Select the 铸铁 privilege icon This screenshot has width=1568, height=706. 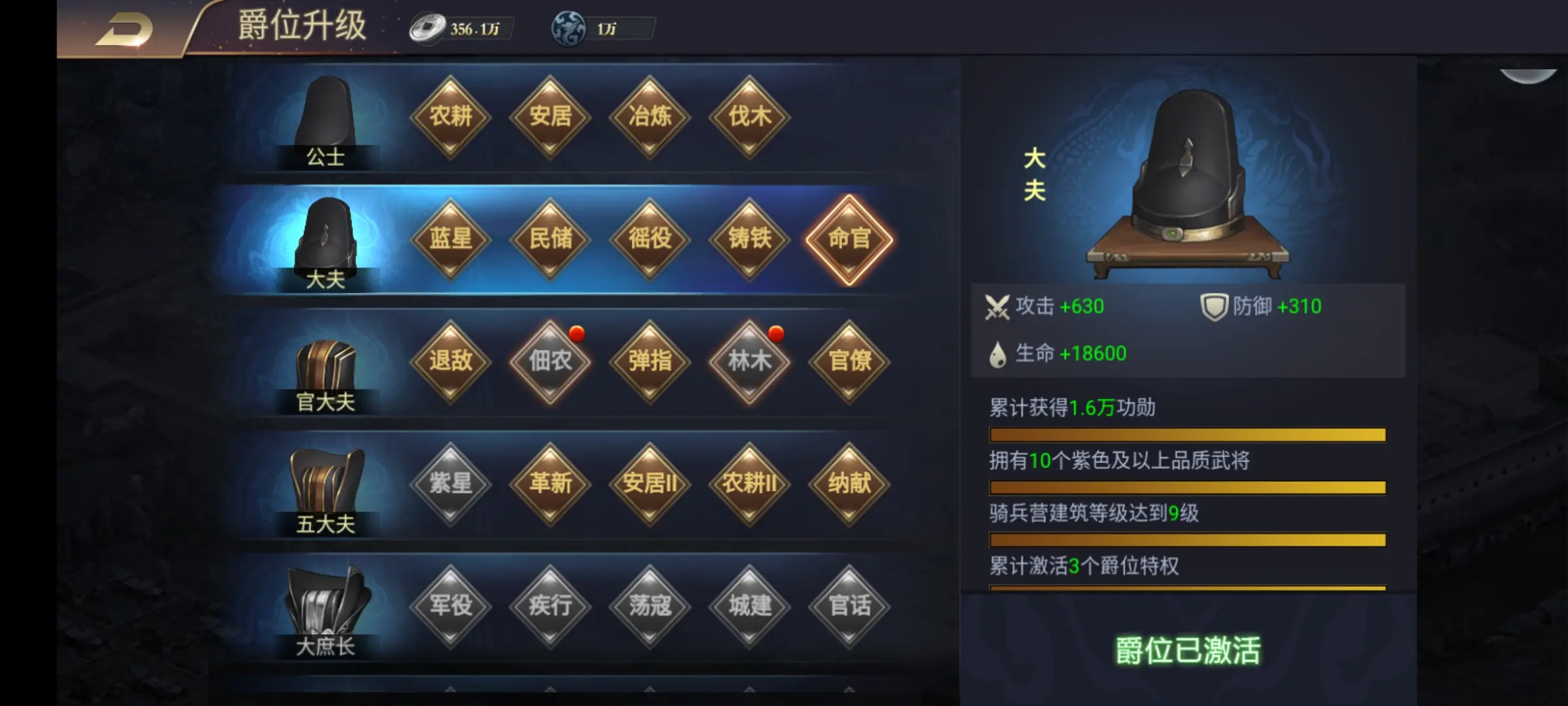pyautogui.click(x=748, y=239)
